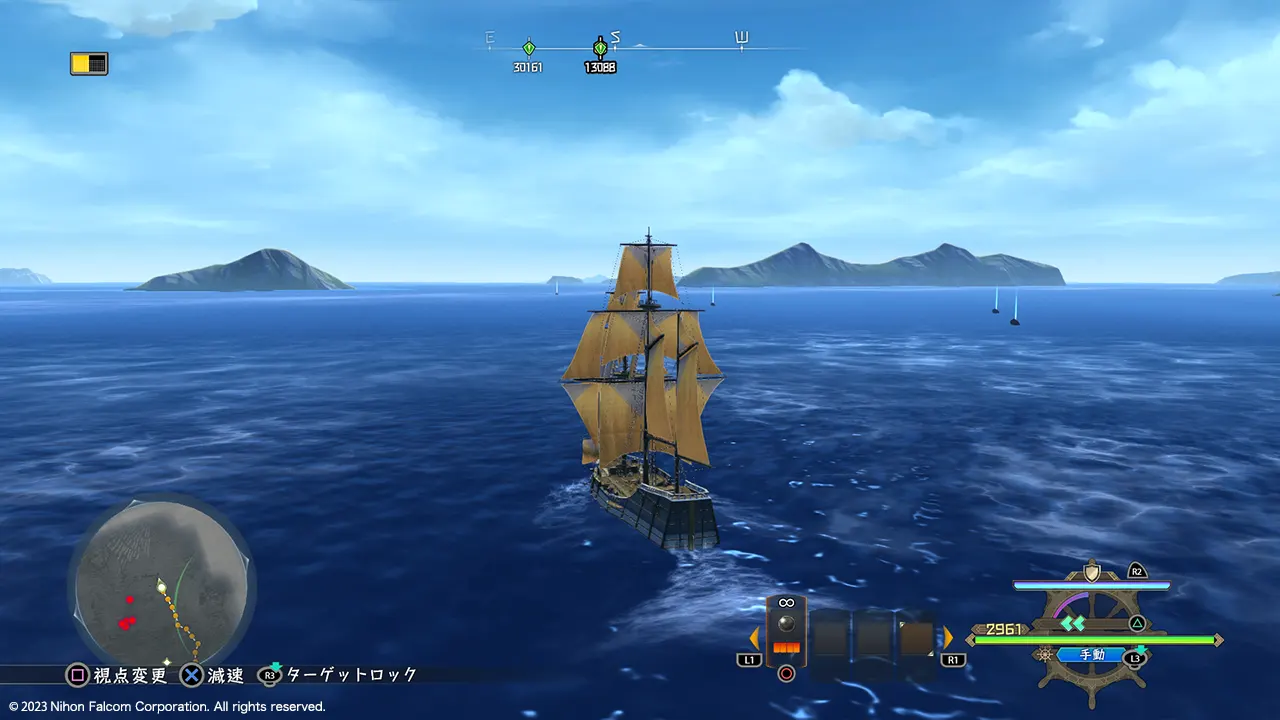
Task: Click the red enemy cluster on the minimap
Action: pyautogui.click(x=127, y=622)
